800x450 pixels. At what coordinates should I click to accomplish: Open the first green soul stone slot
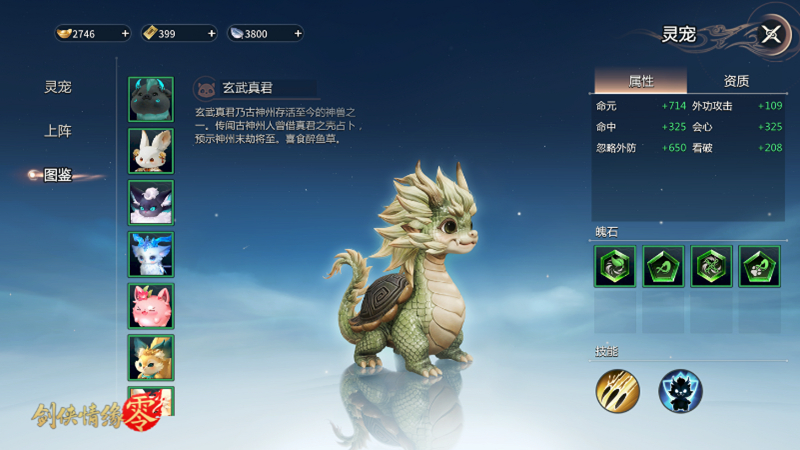[614, 267]
